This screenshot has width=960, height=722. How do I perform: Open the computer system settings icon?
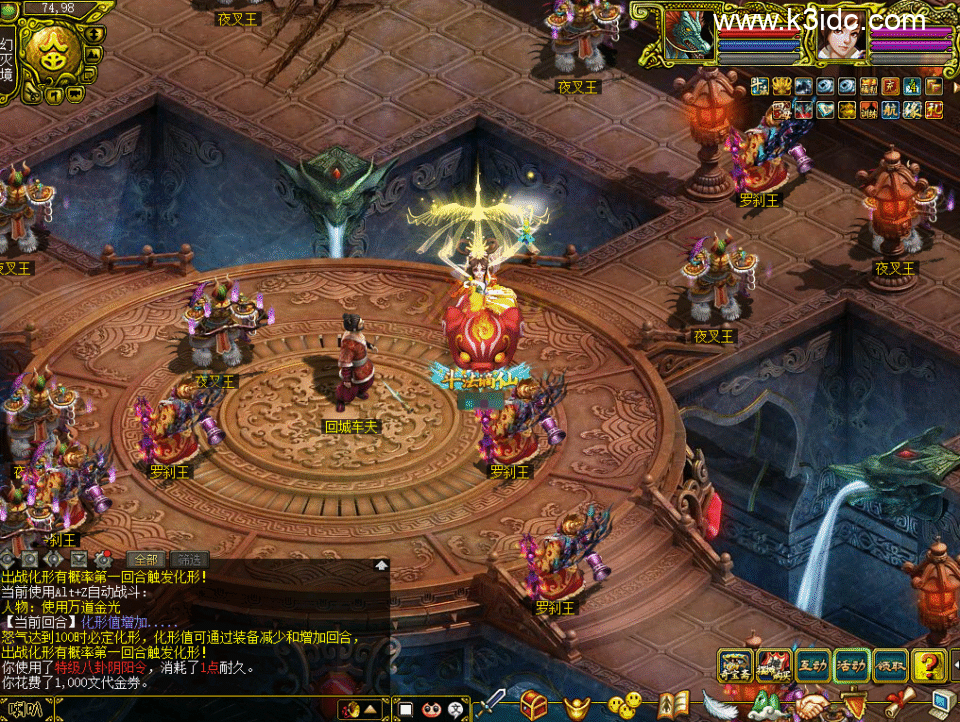pyautogui.click(x=942, y=704)
